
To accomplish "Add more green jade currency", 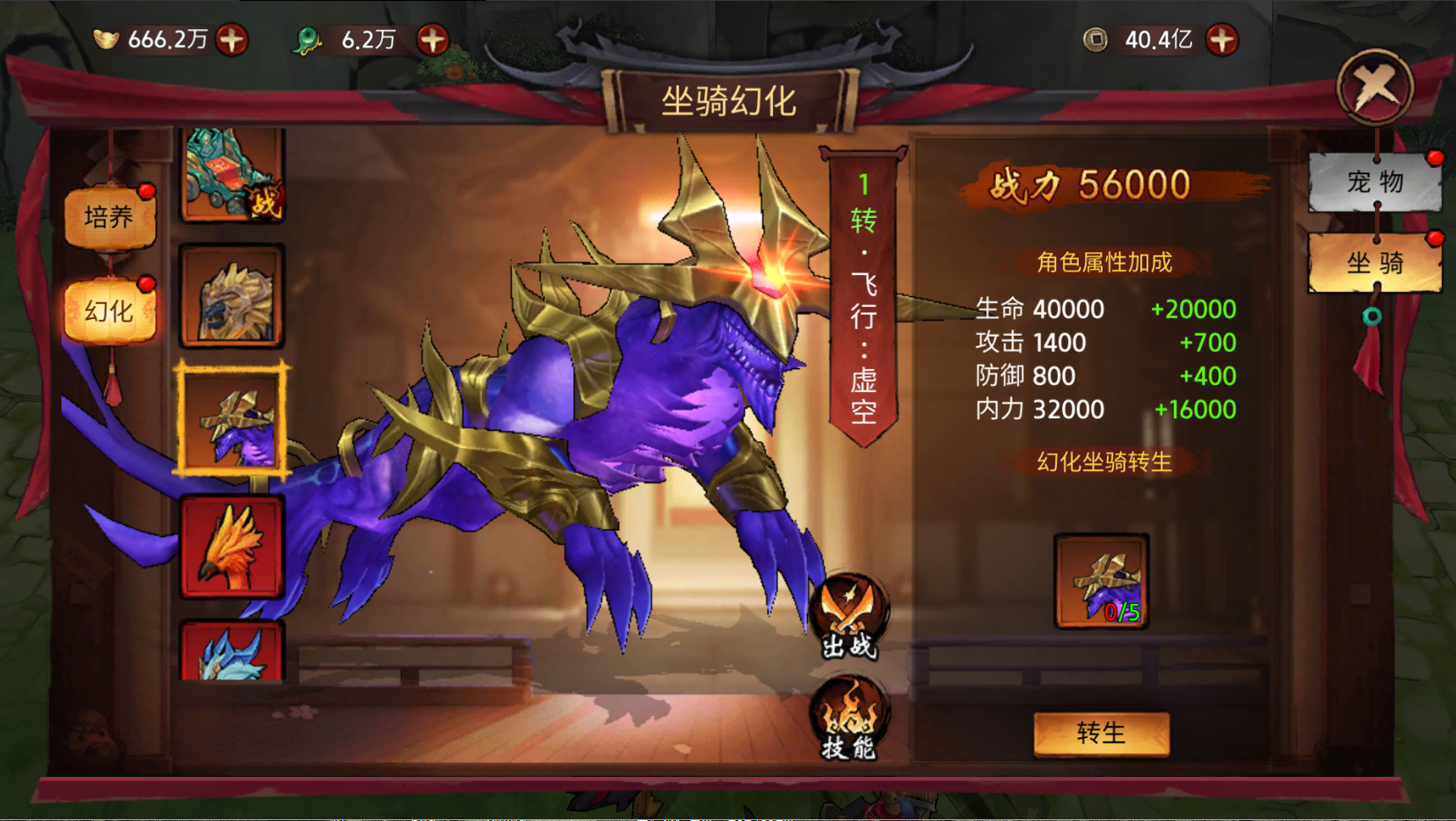I will (432, 40).
